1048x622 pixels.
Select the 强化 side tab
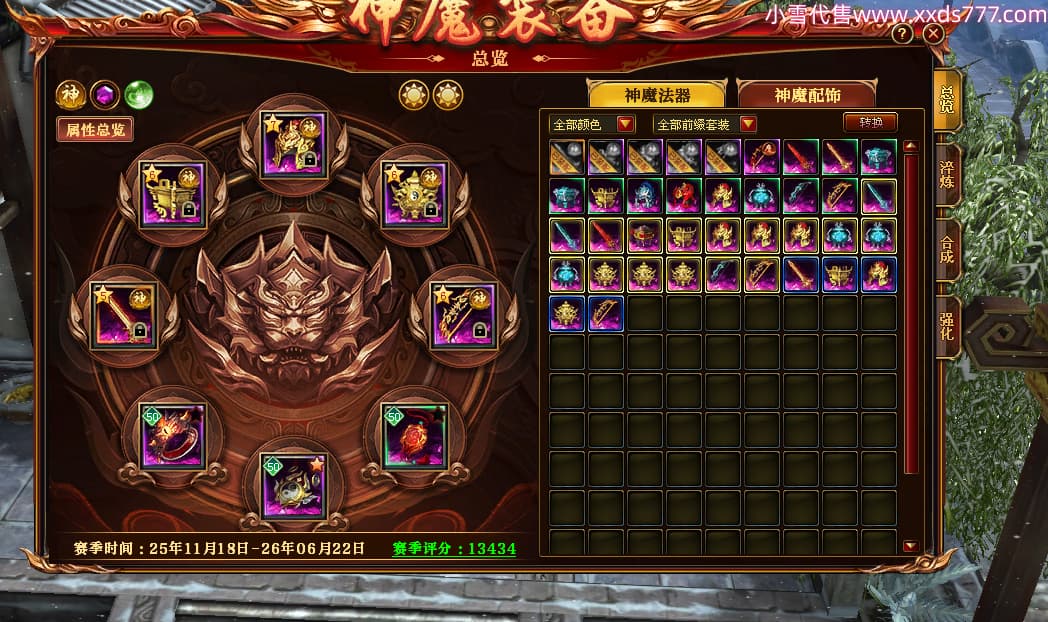pyautogui.click(x=946, y=328)
